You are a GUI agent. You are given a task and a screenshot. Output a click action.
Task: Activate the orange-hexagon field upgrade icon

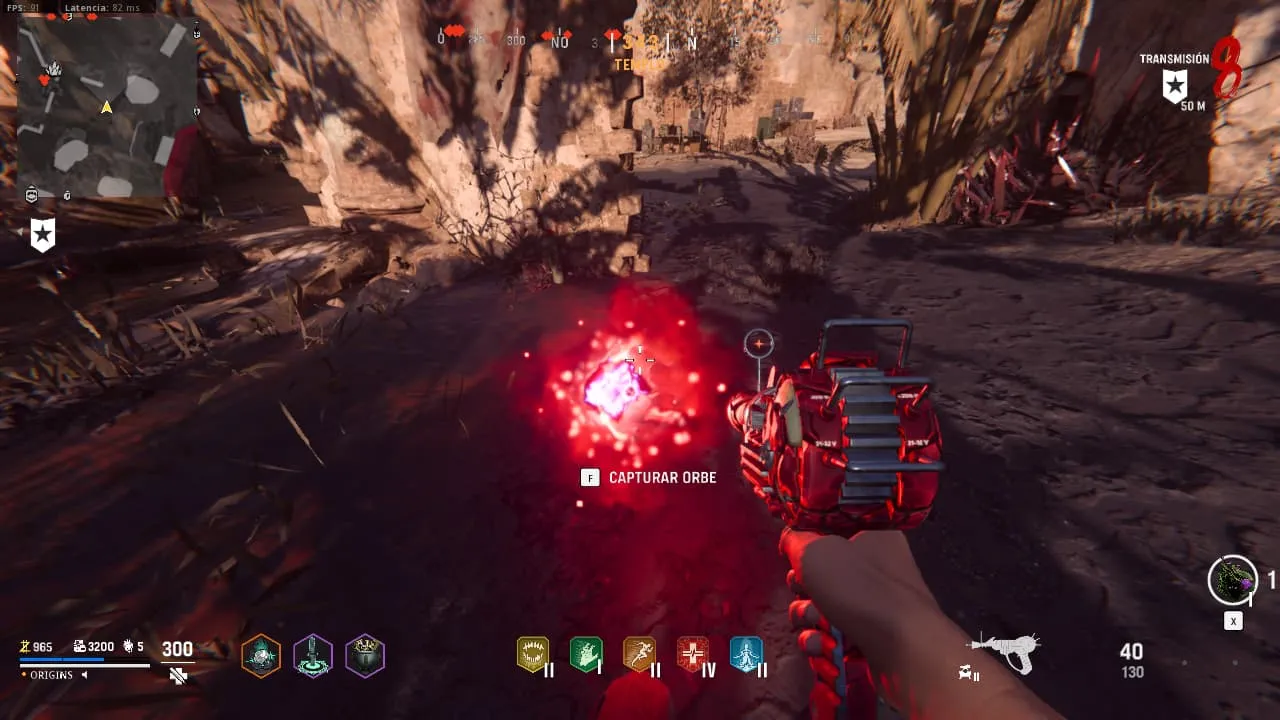click(261, 656)
